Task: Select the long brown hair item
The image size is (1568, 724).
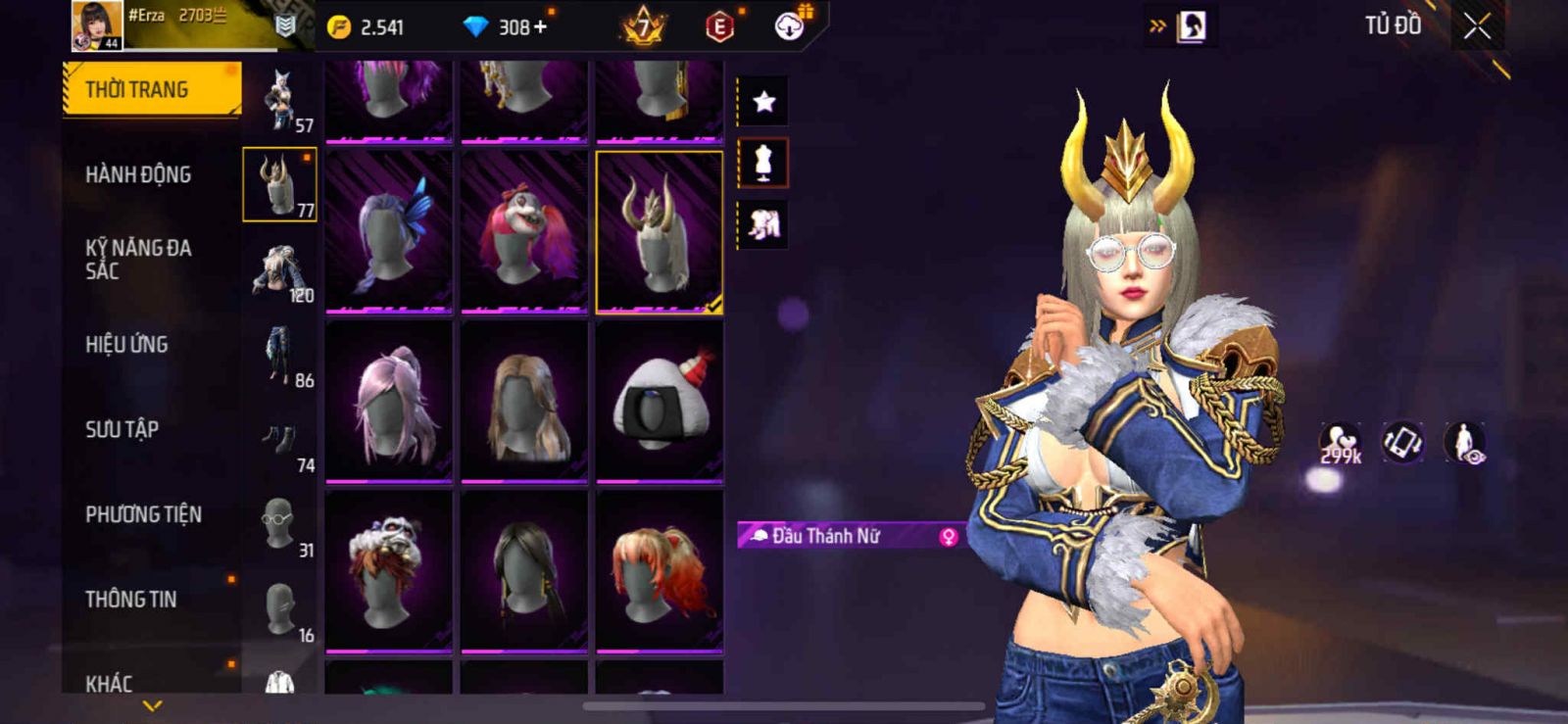Action: (x=524, y=402)
